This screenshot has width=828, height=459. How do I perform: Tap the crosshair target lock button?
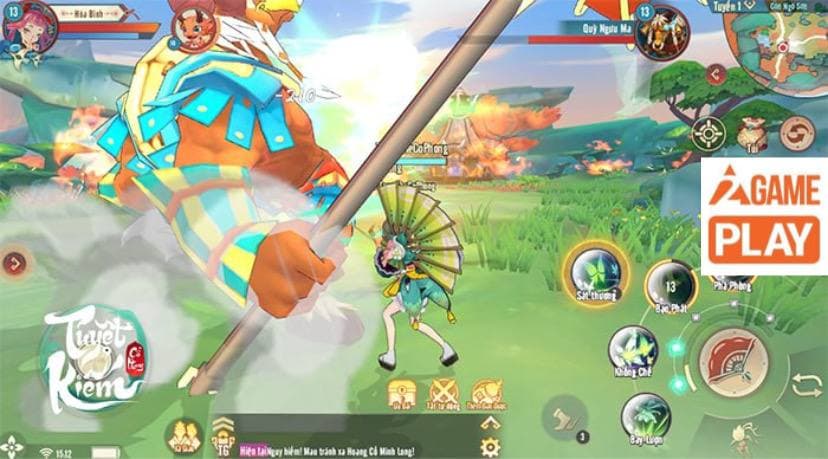708,132
